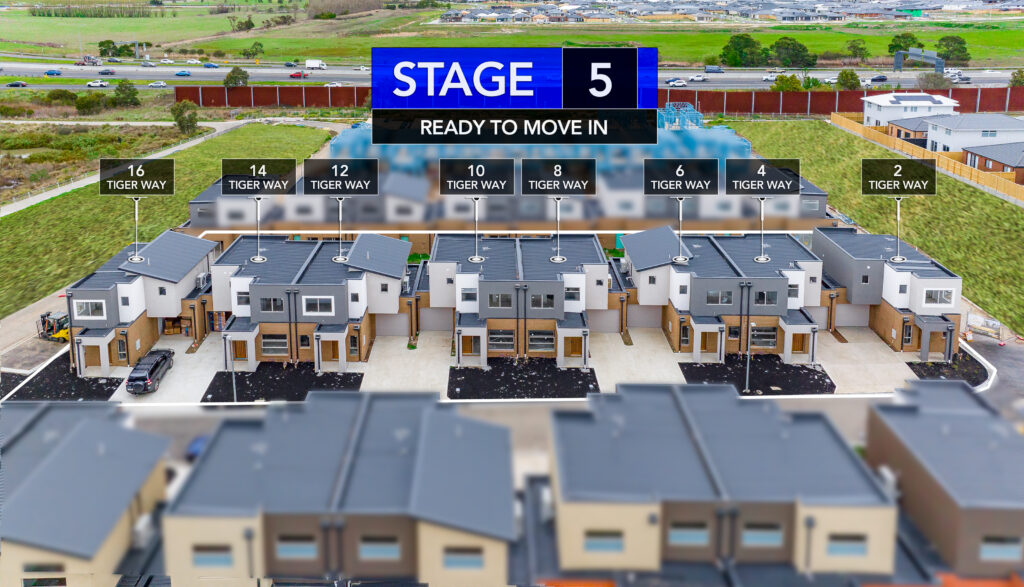
Task: Select the 16 Tiger Way label
Action: click(136, 177)
